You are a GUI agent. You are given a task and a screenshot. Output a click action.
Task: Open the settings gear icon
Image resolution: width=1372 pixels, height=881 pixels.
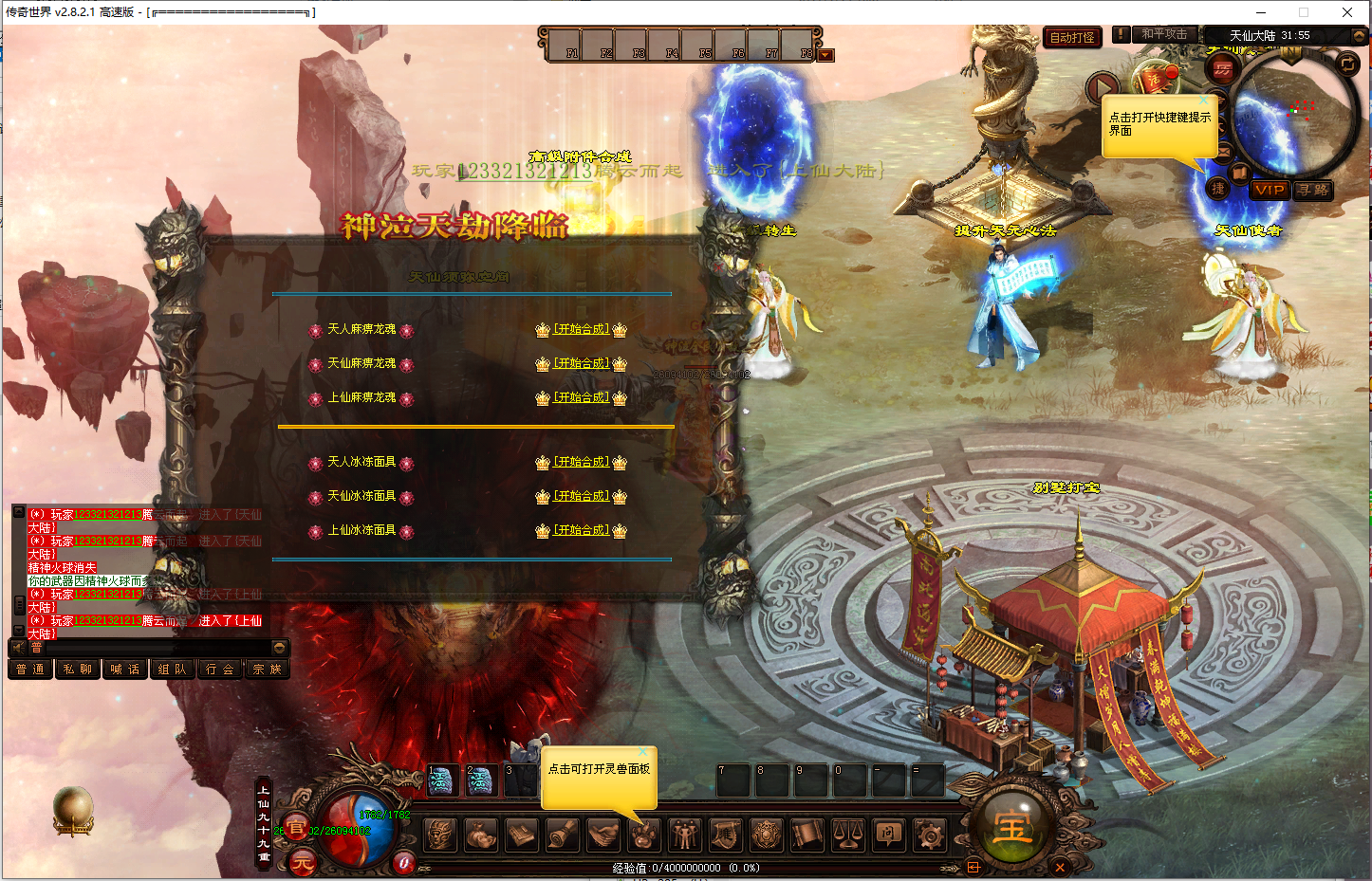(929, 835)
